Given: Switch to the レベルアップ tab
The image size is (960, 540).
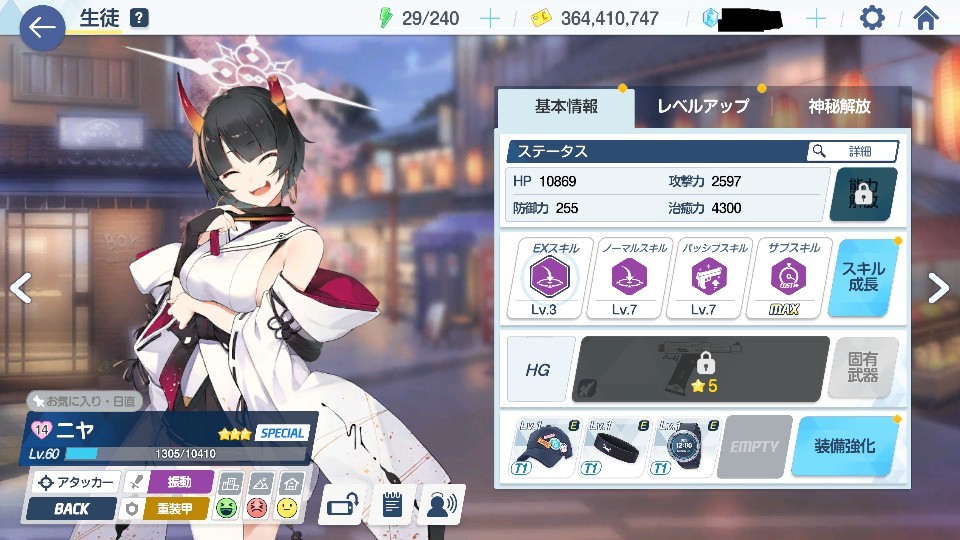Looking at the screenshot, I should point(703,107).
